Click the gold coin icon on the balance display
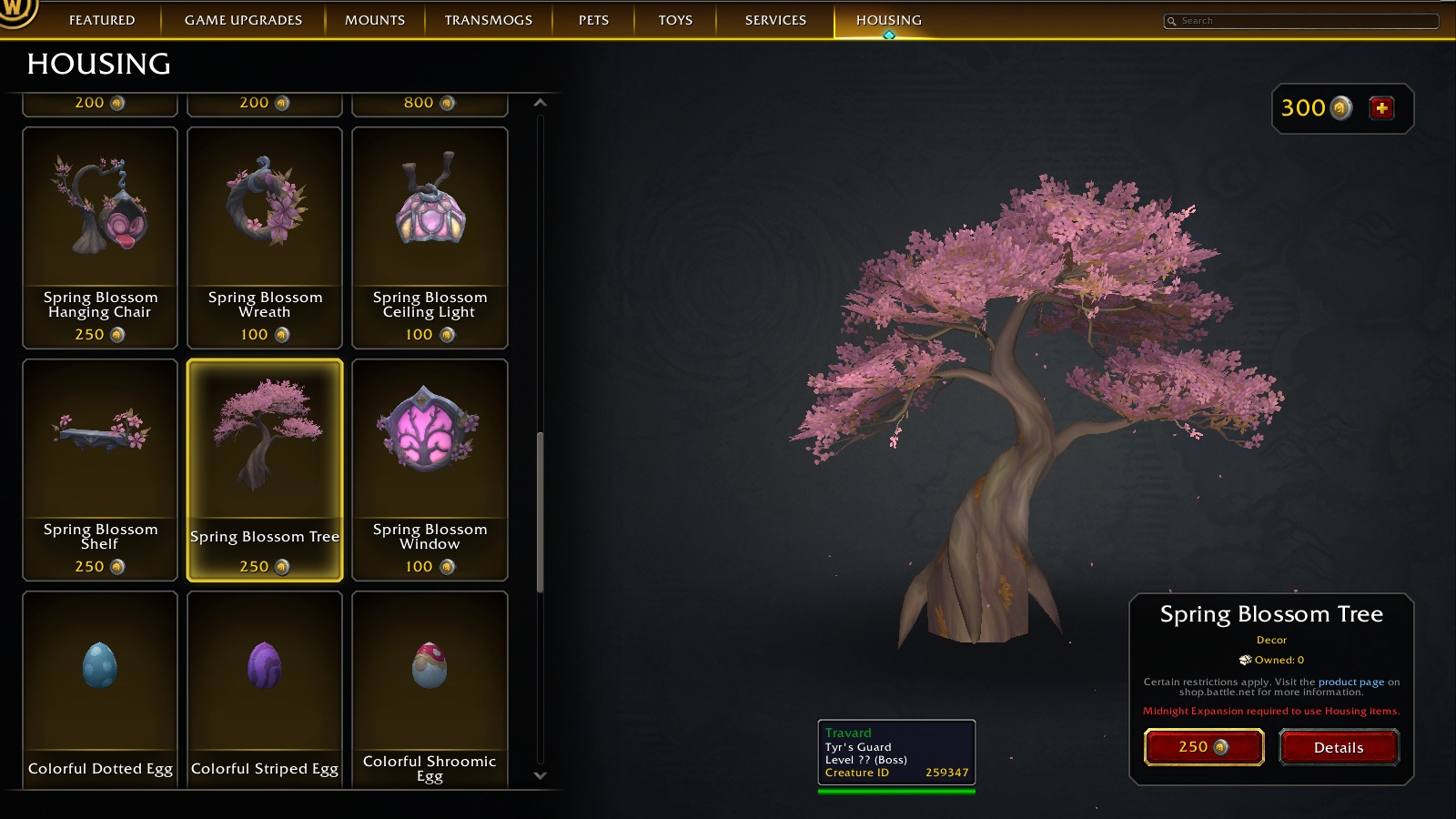Viewport: 1456px width, 819px height. (1339, 108)
